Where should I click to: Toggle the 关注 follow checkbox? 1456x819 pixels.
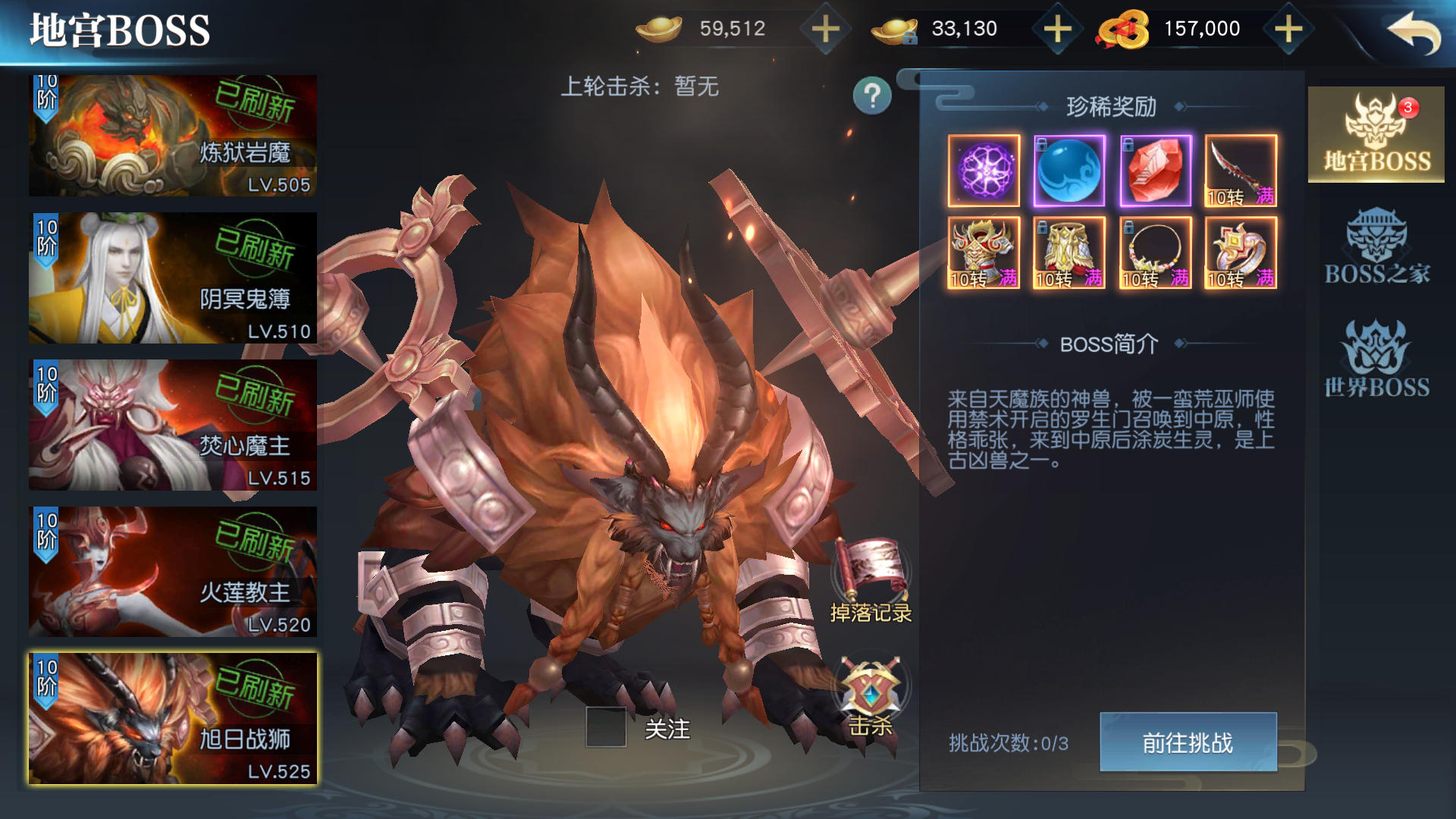click(x=606, y=728)
